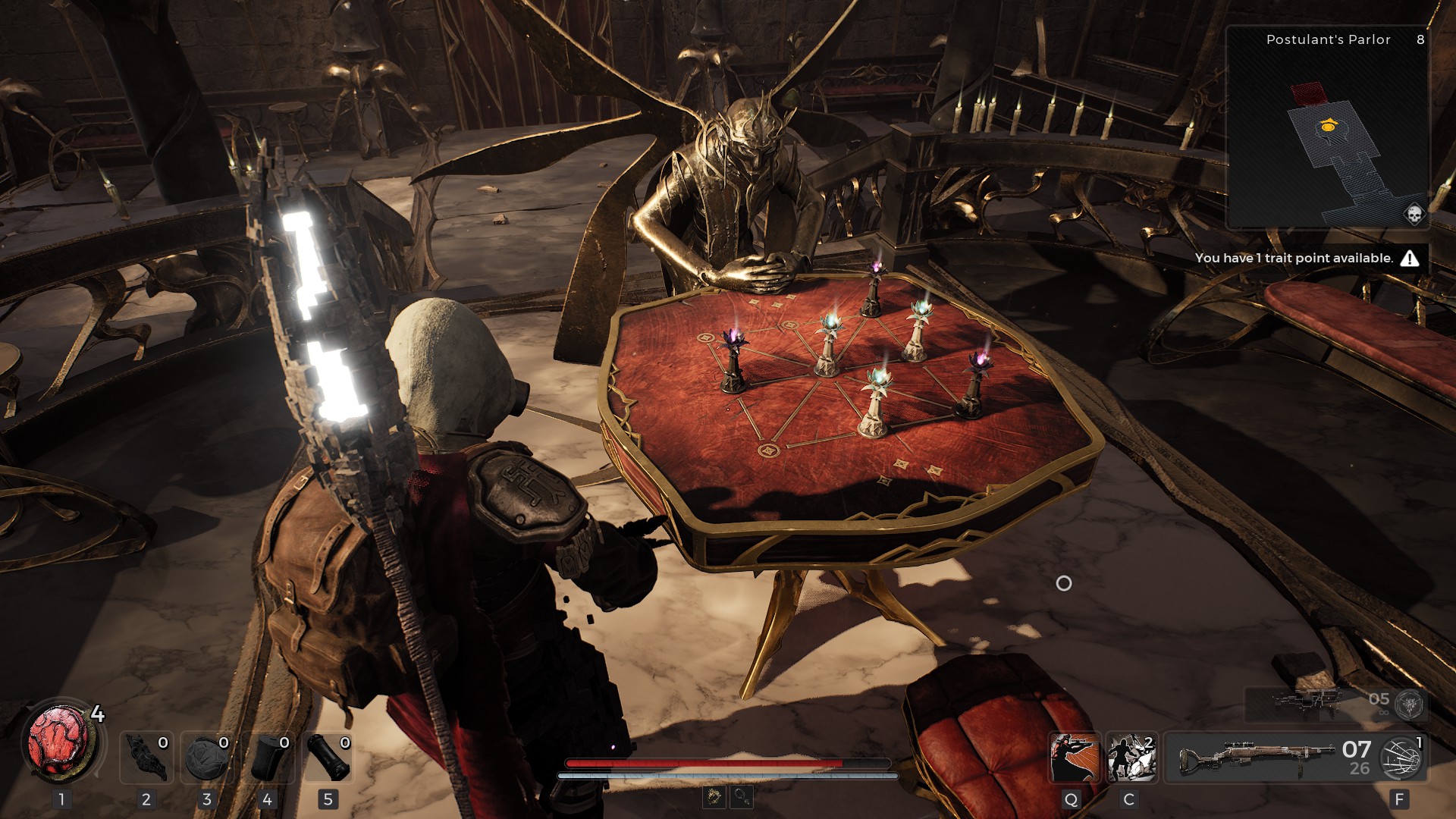Image resolution: width=1456 pixels, height=819 pixels.
Task: Open the trait point available notification
Action: click(x=1306, y=259)
